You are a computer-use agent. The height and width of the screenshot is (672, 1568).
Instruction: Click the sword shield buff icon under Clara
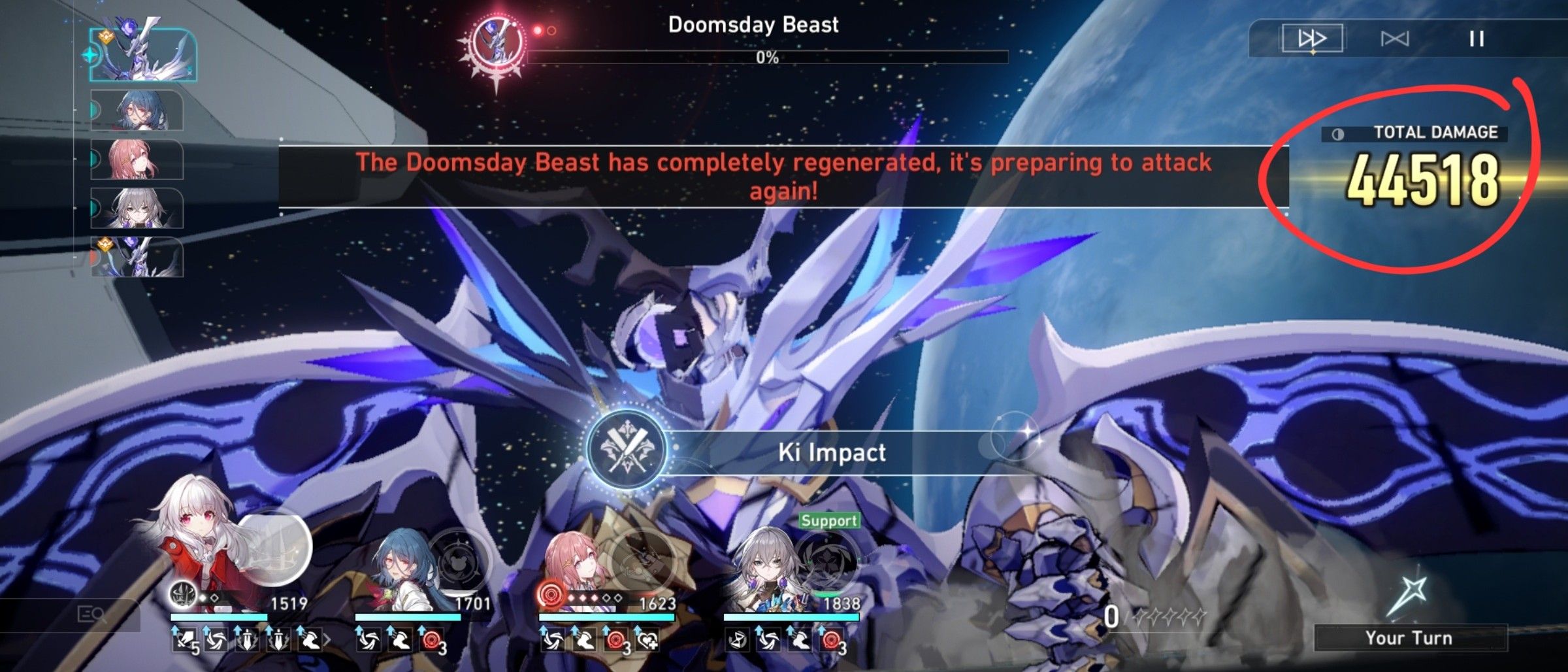pos(246,641)
